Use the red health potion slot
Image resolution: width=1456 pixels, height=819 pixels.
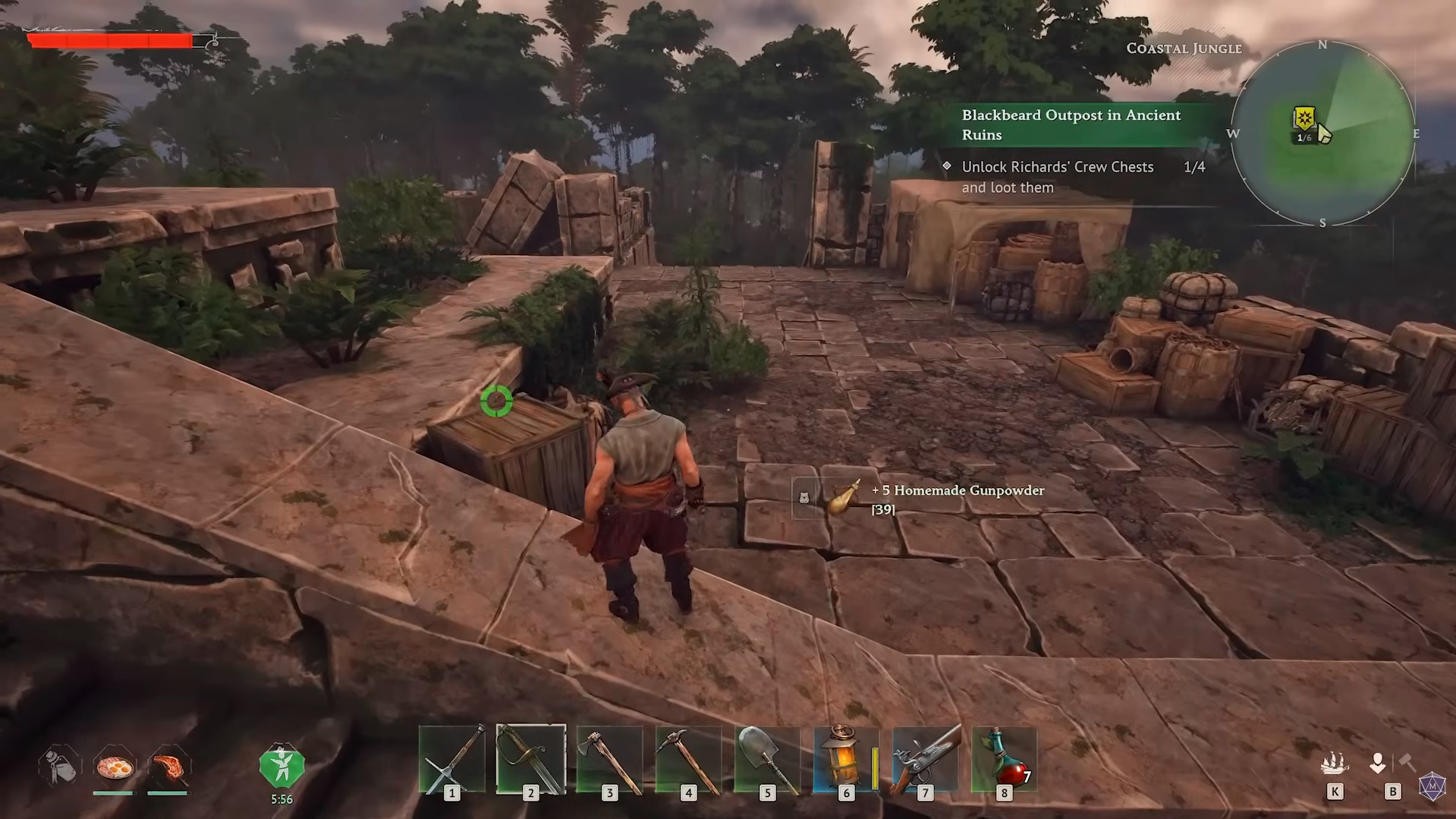(x=1004, y=761)
